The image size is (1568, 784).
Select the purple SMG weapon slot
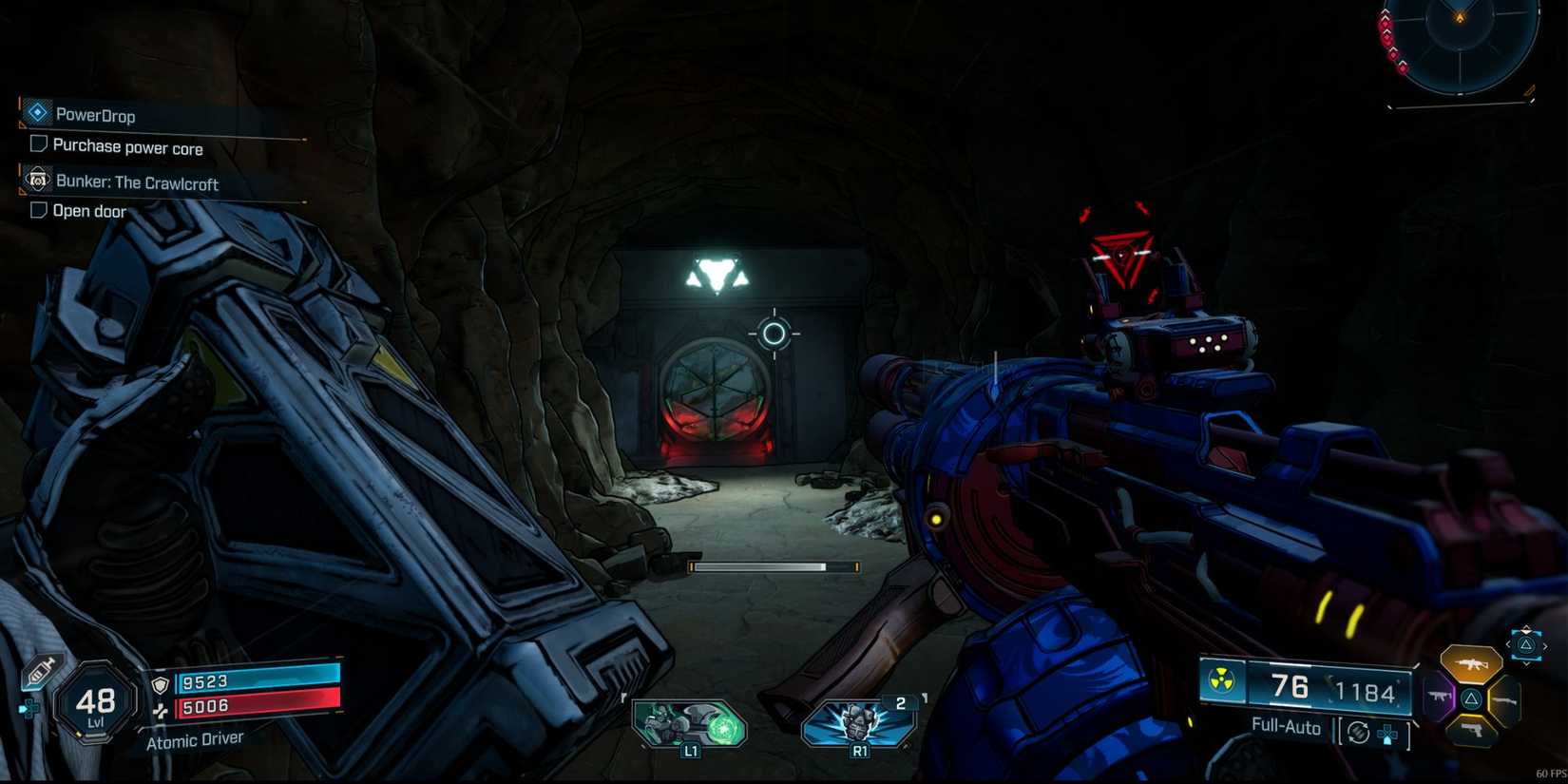point(1439,697)
